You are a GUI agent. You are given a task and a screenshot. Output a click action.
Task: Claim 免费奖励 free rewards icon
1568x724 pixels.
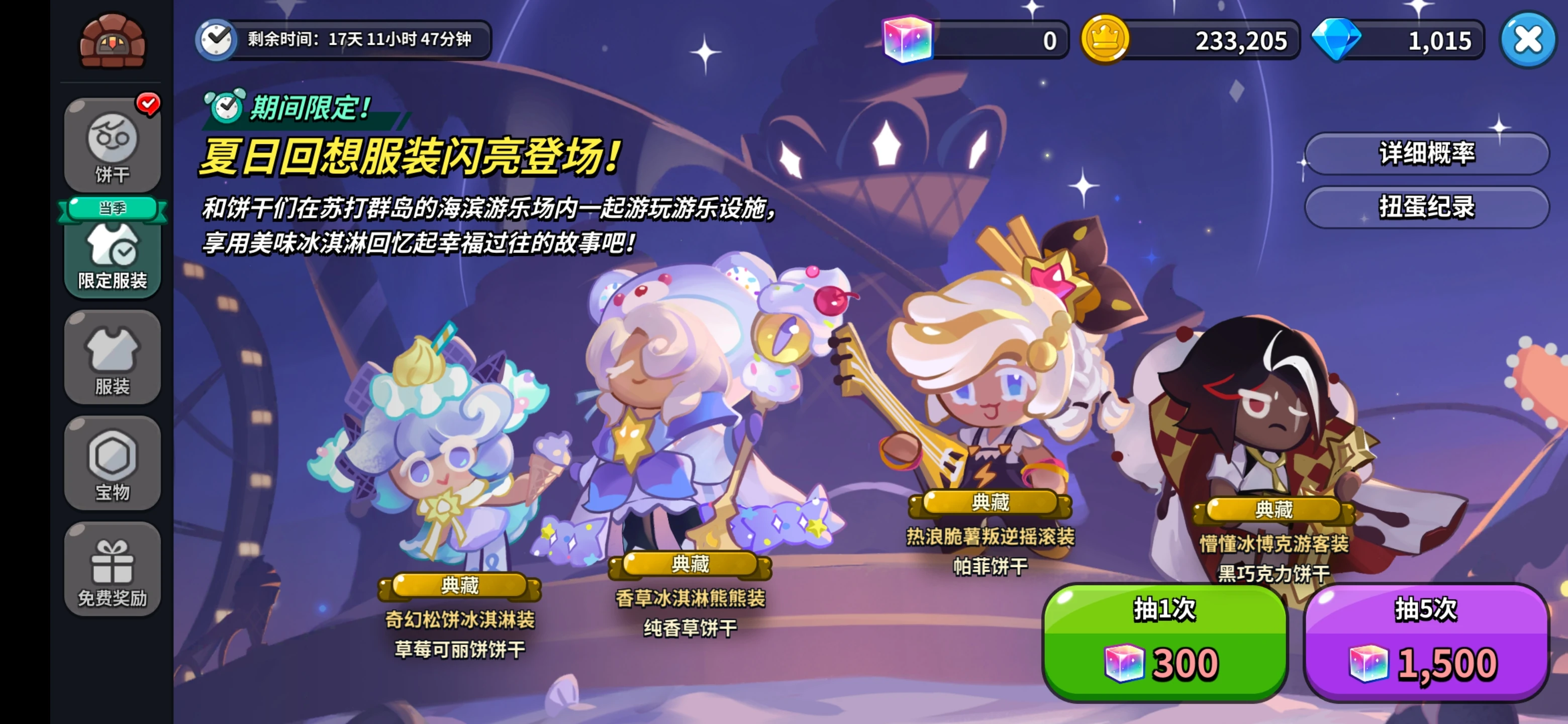click(113, 569)
